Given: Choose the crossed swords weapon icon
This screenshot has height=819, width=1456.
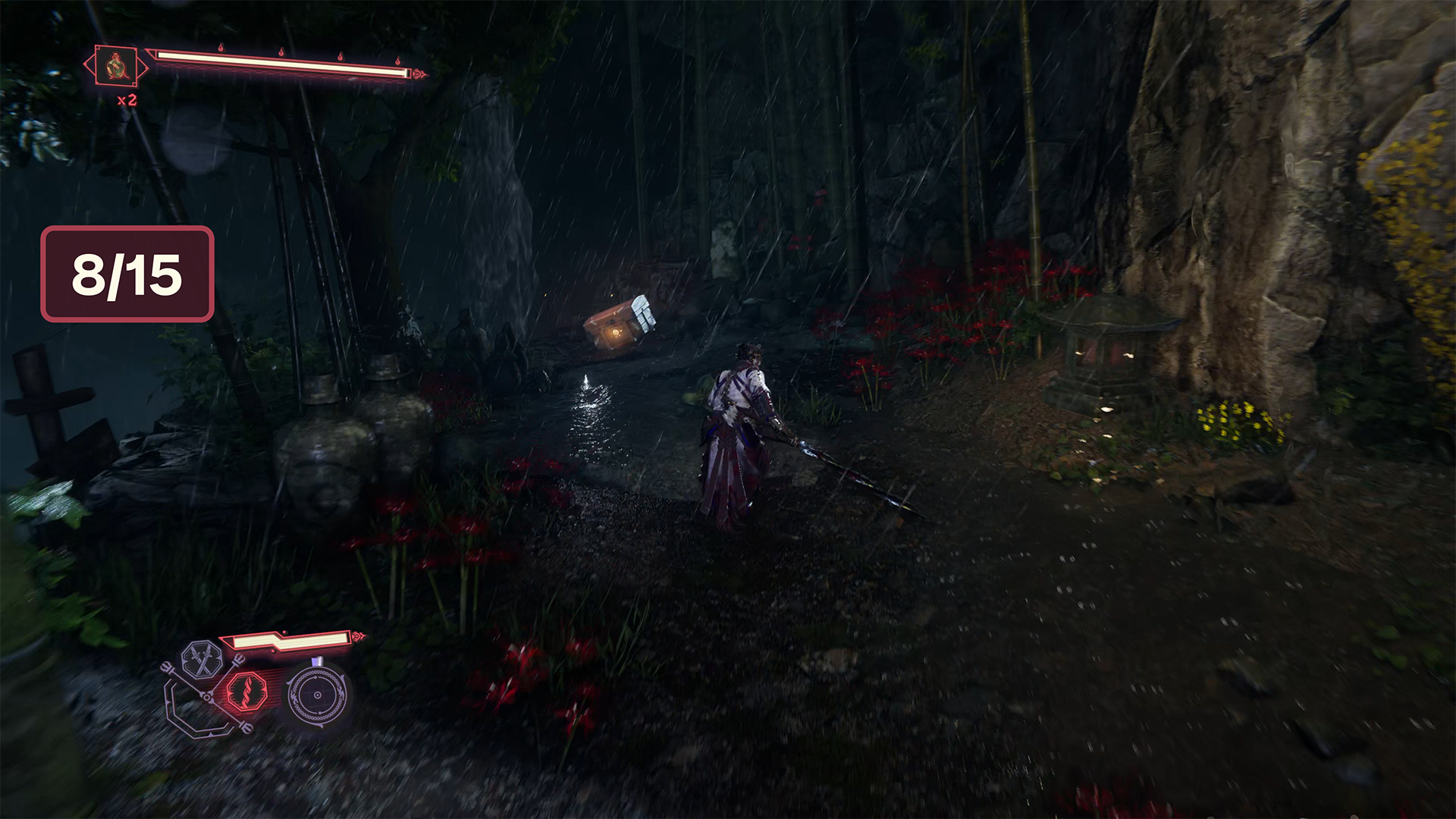Looking at the screenshot, I should pyautogui.click(x=202, y=659).
